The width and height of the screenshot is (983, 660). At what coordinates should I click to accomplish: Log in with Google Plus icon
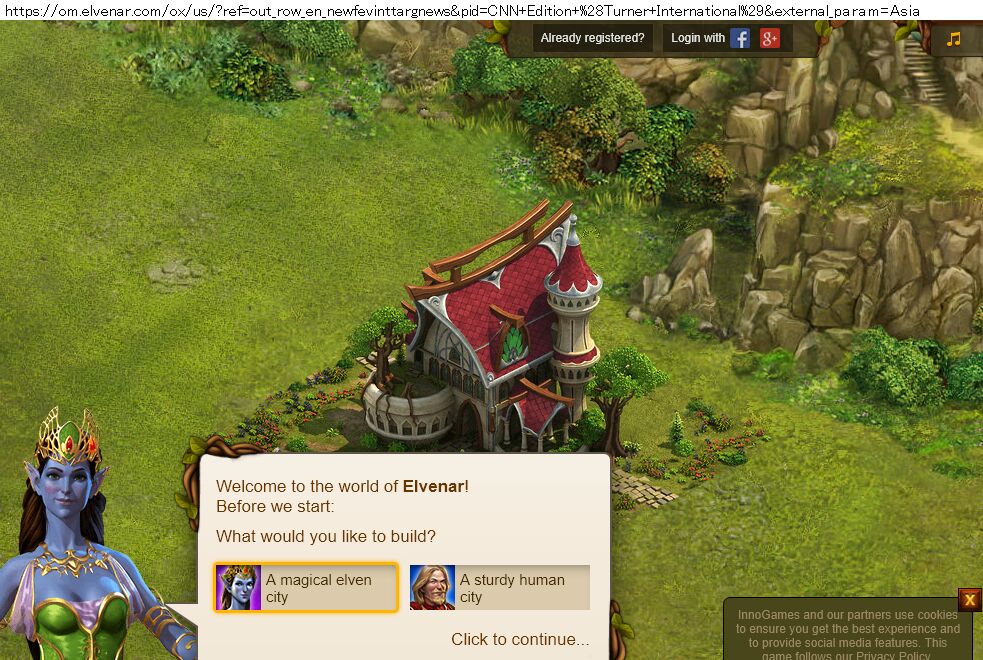tap(770, 38)
